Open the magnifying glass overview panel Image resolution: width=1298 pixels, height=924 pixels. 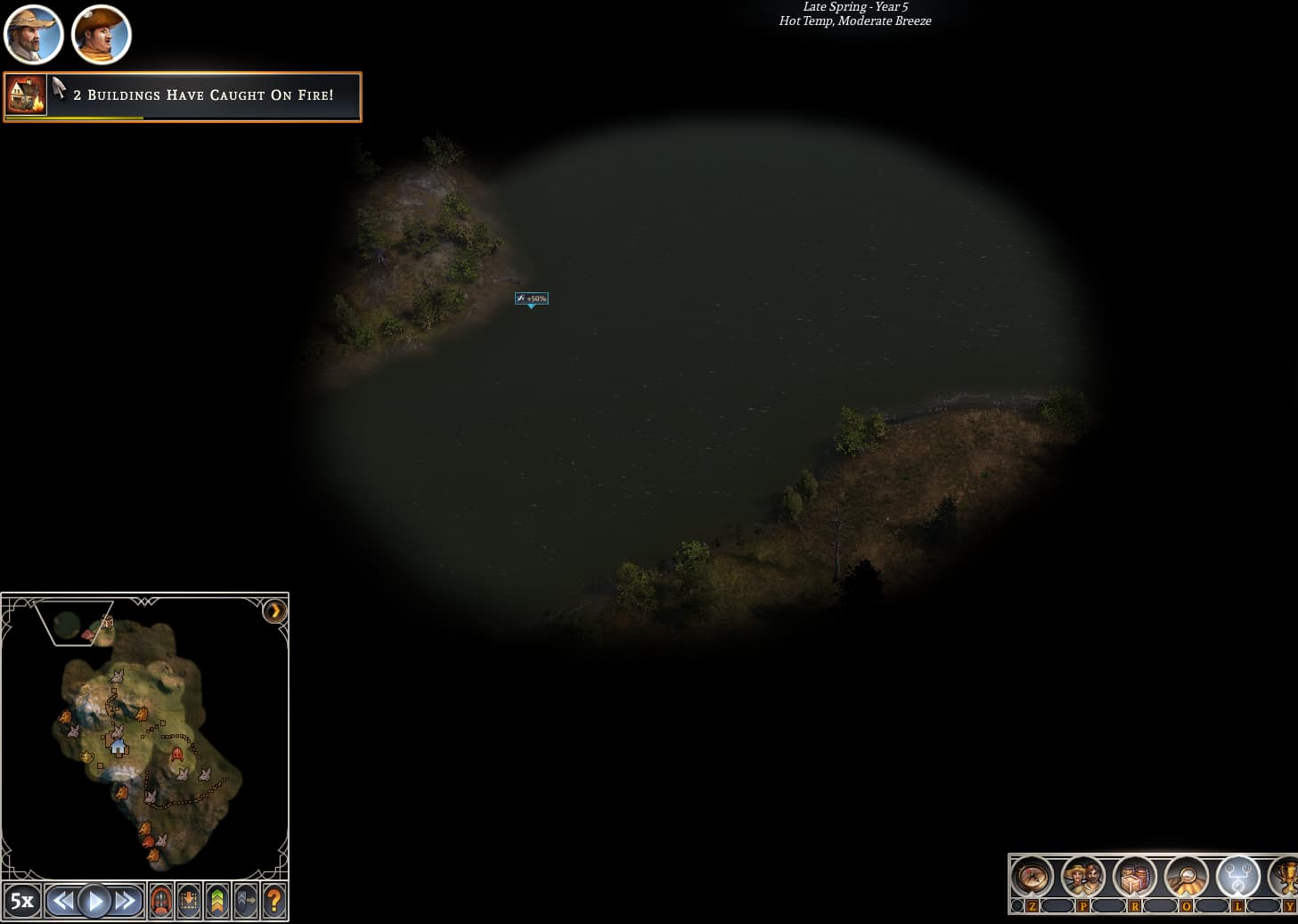[x=1186, y=879]
